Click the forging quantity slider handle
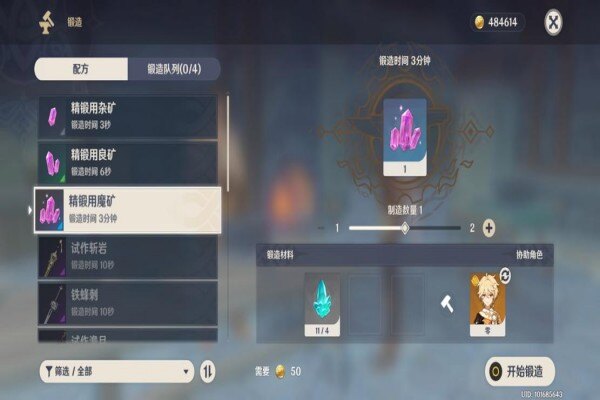This screenshot has width=600, height=400. (x=405, y=228)
